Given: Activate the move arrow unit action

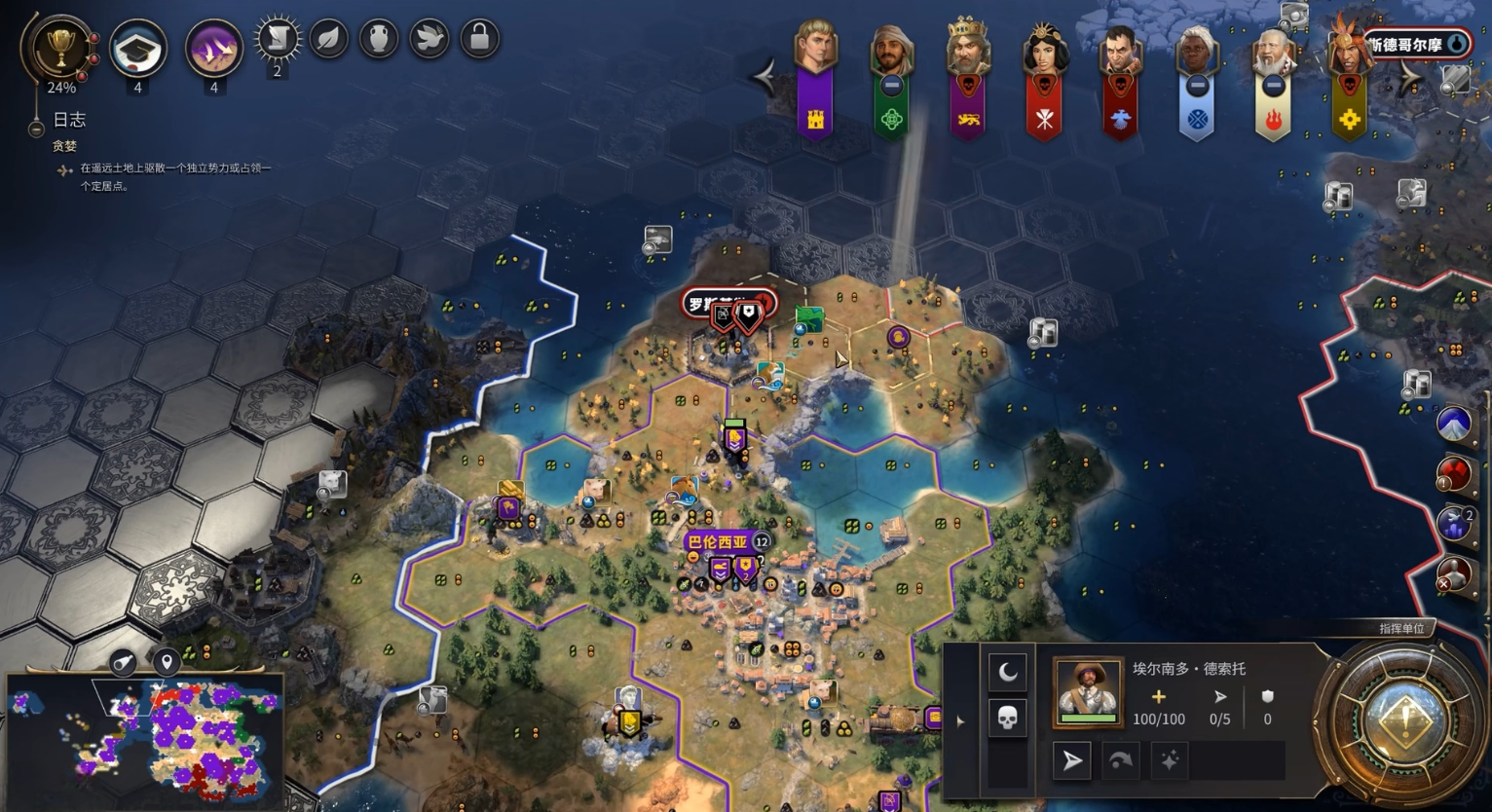Looking at the screenshot, I should click(1072, 760).
